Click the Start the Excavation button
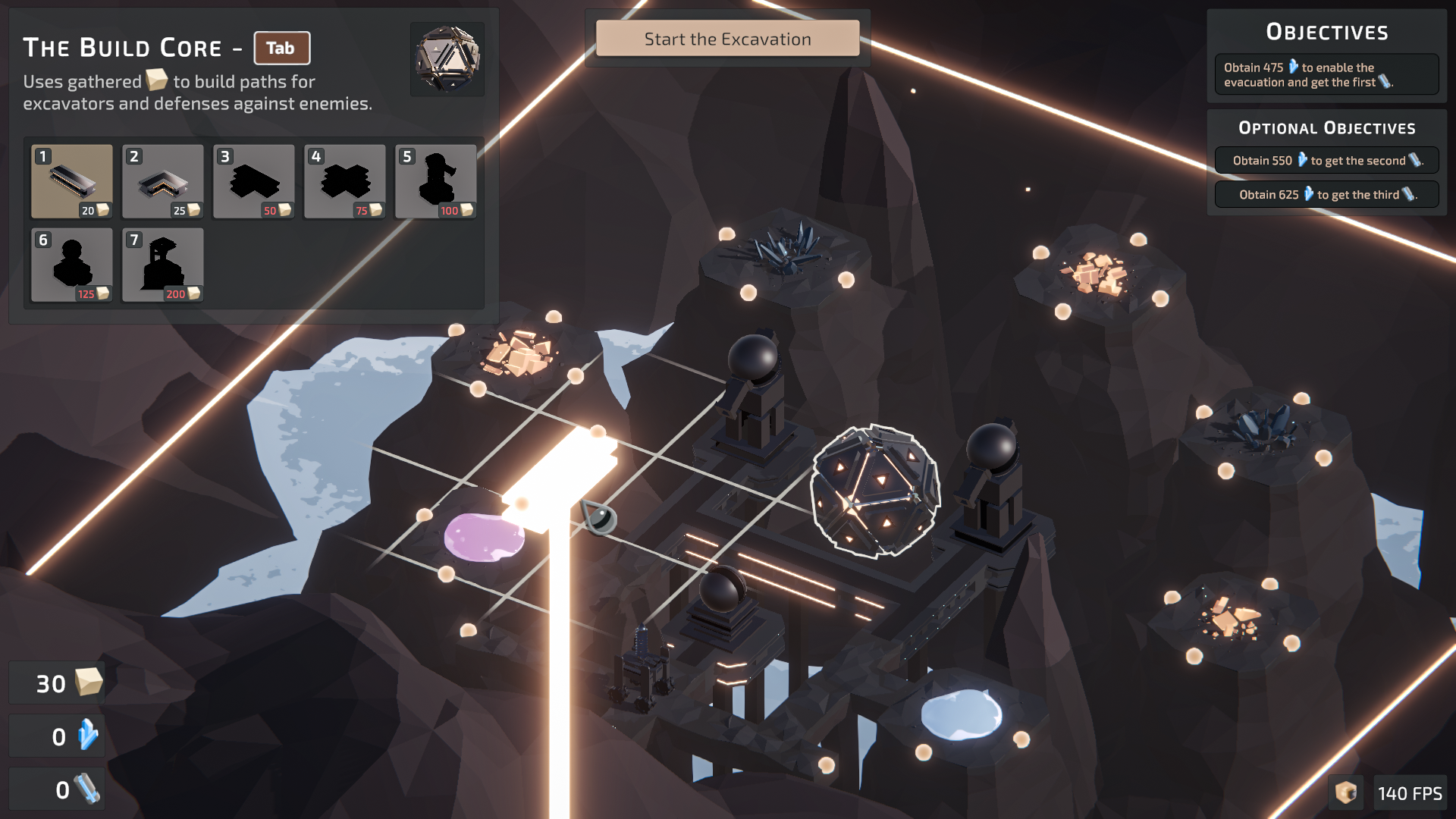Viewport: 1456px width, 819px height. pos(727,39)
